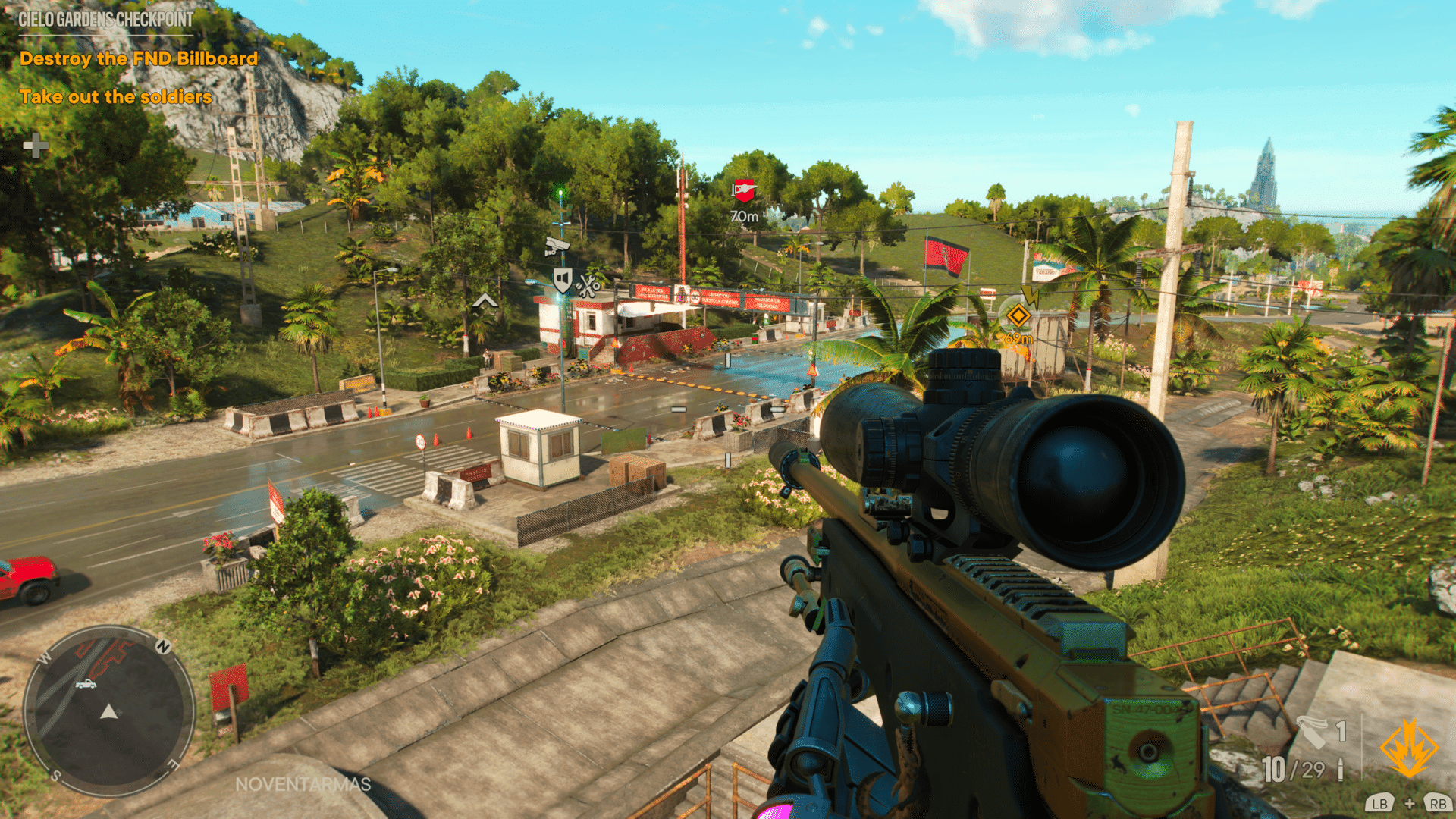The height and width of the screenshot is (819, 1456).
Task: Click the red billboard marker at 70m
Action: click(x=744, y=190)
